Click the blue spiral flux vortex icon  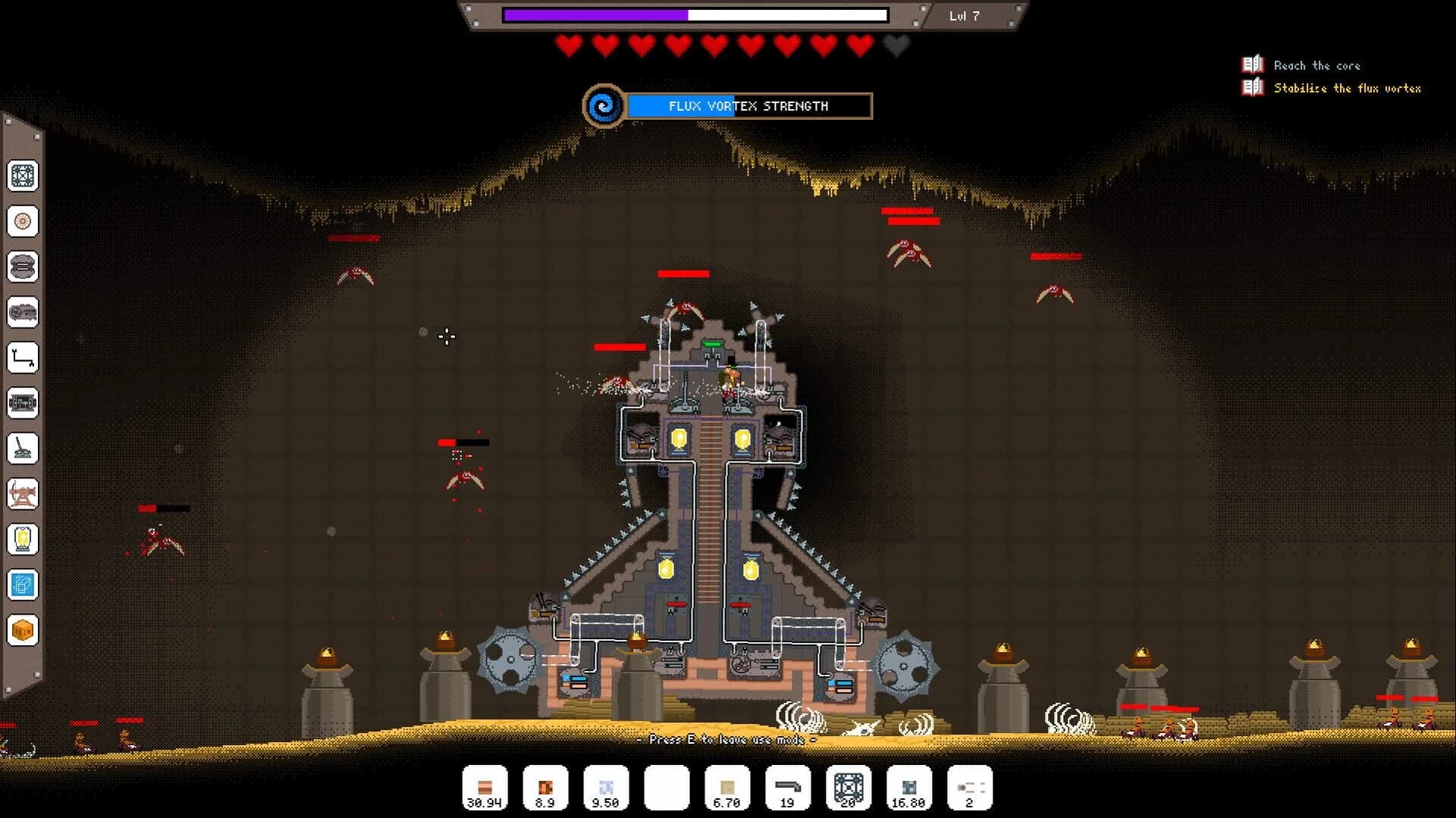(x=603, y=106)
